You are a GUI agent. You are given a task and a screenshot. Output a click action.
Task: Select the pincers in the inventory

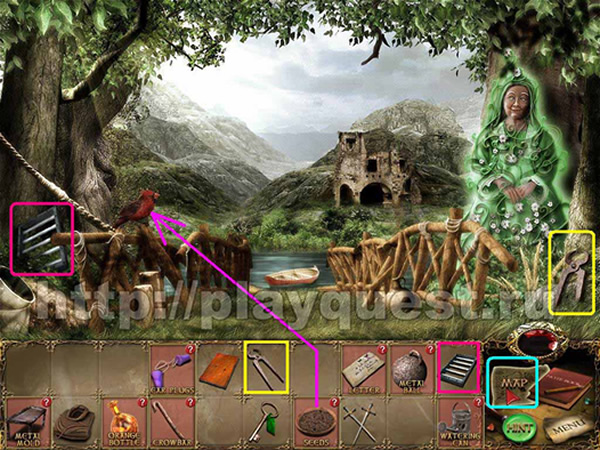tap(265, 368)
